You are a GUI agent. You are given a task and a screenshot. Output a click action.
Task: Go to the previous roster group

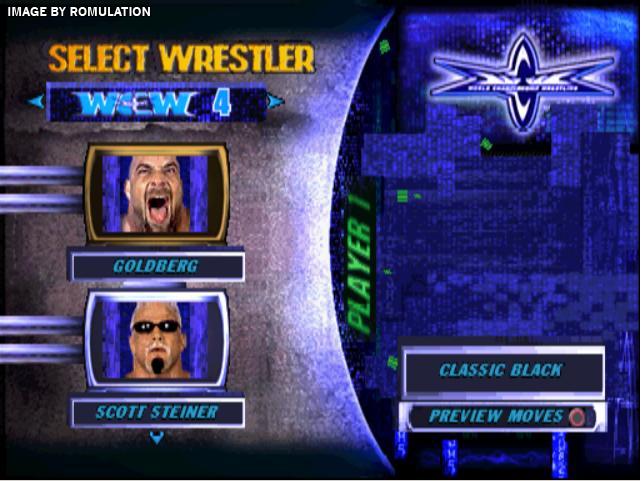click(36, 101)
